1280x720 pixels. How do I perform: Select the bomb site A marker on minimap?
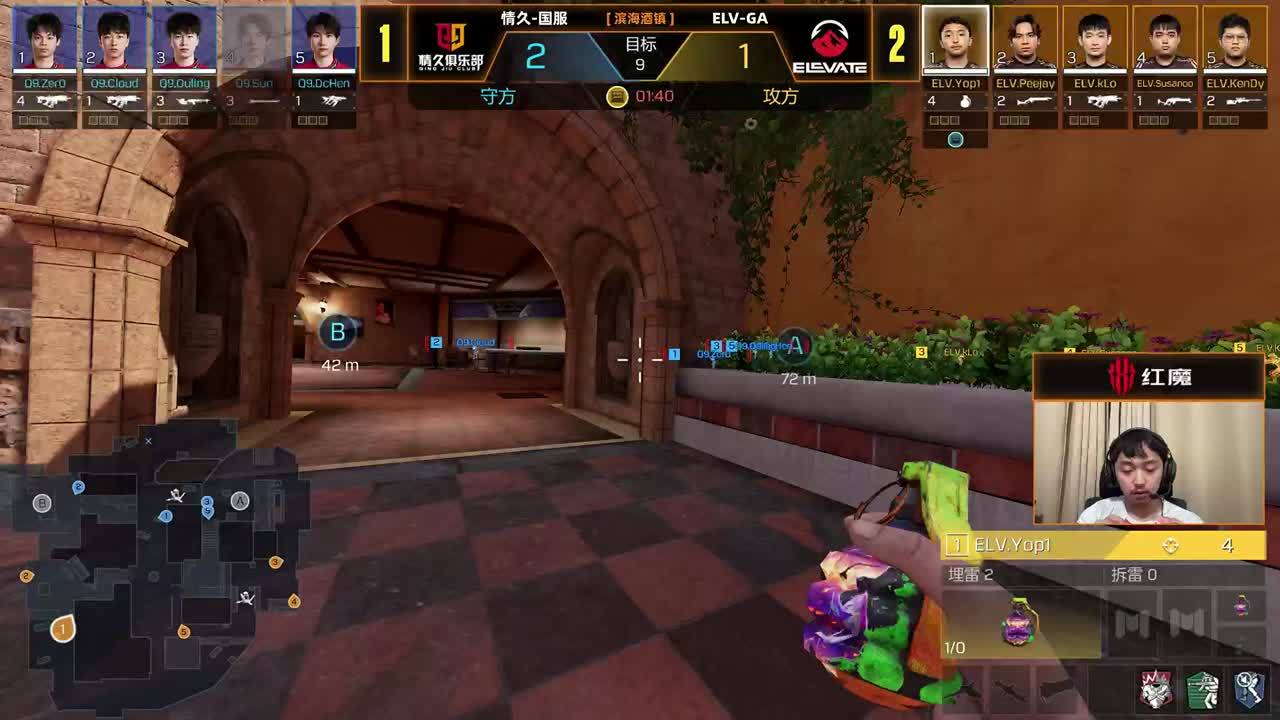coord(240,501)
